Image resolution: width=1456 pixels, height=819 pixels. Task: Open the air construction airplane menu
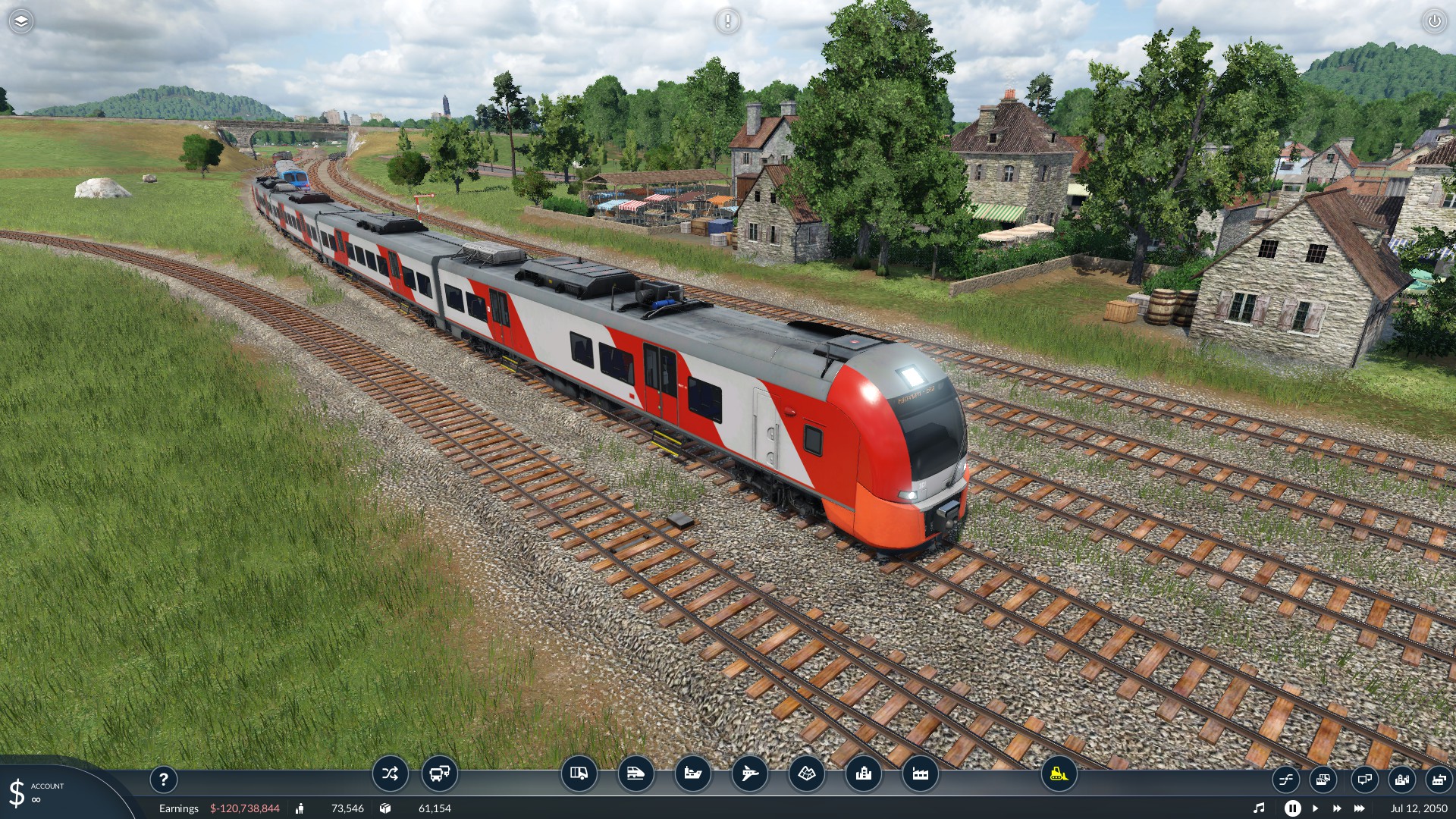[x=749, y=773]
